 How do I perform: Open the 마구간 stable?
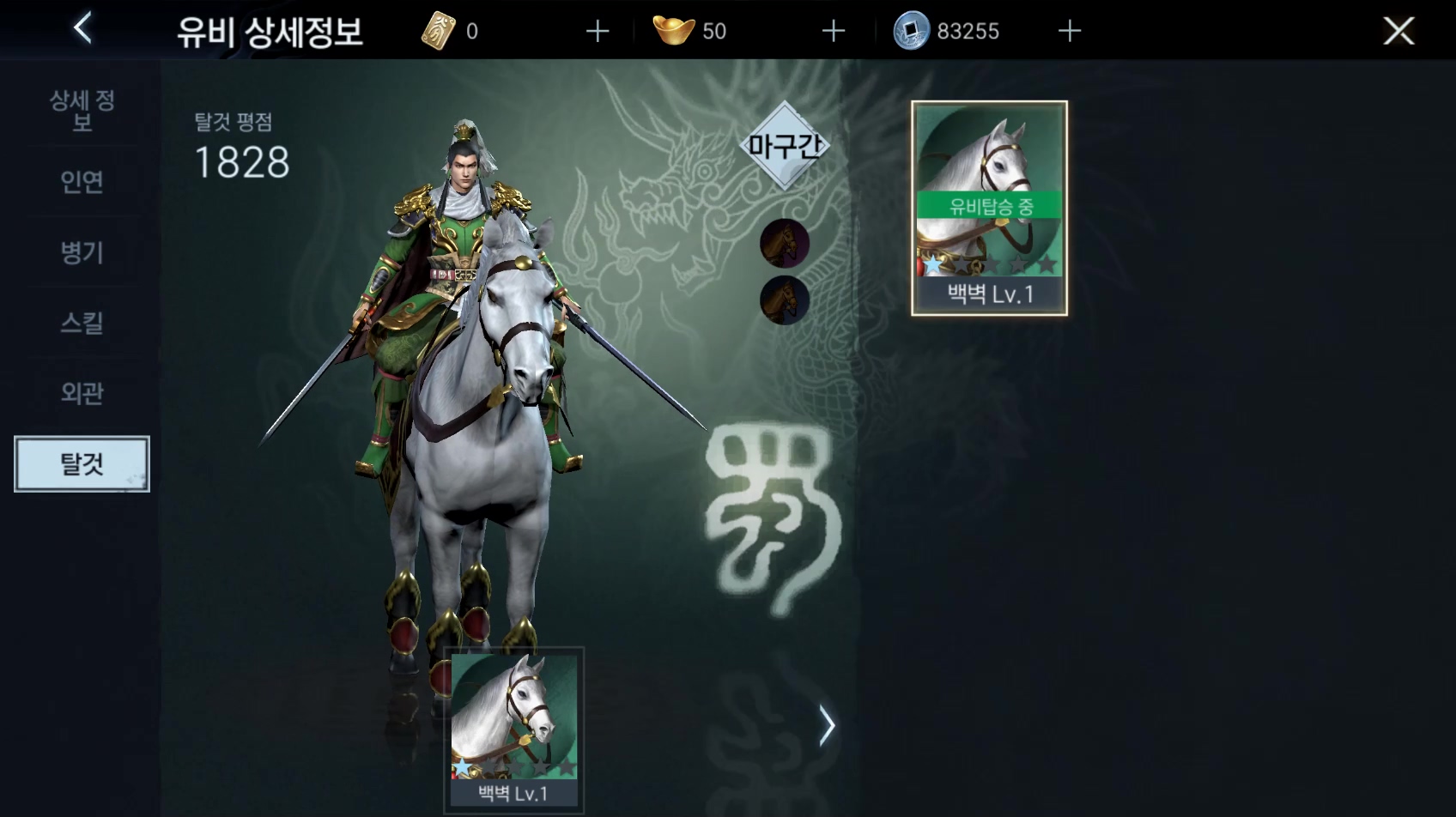(x=785, y=145)
